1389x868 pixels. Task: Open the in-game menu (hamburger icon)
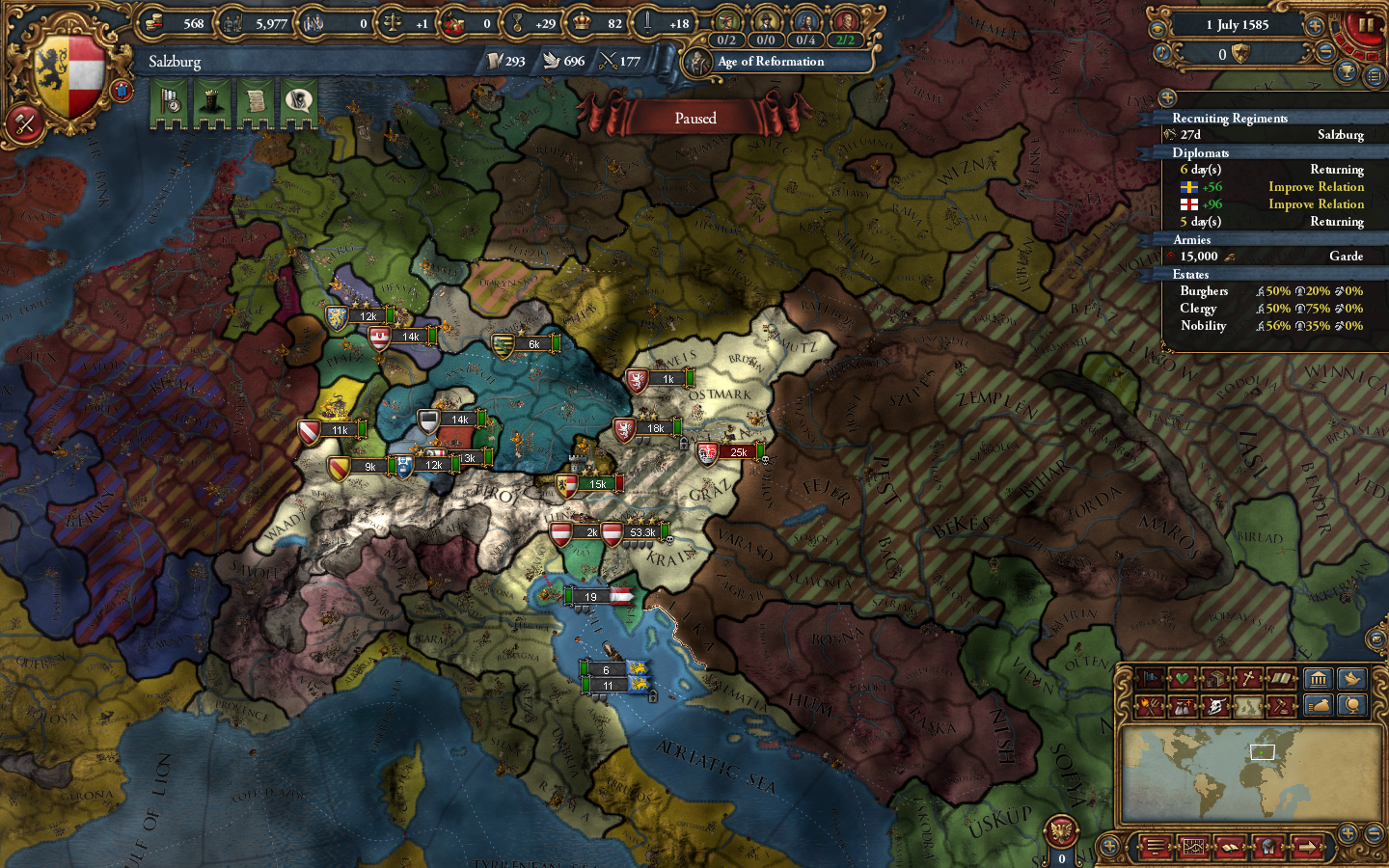[x=1155, y=847]
